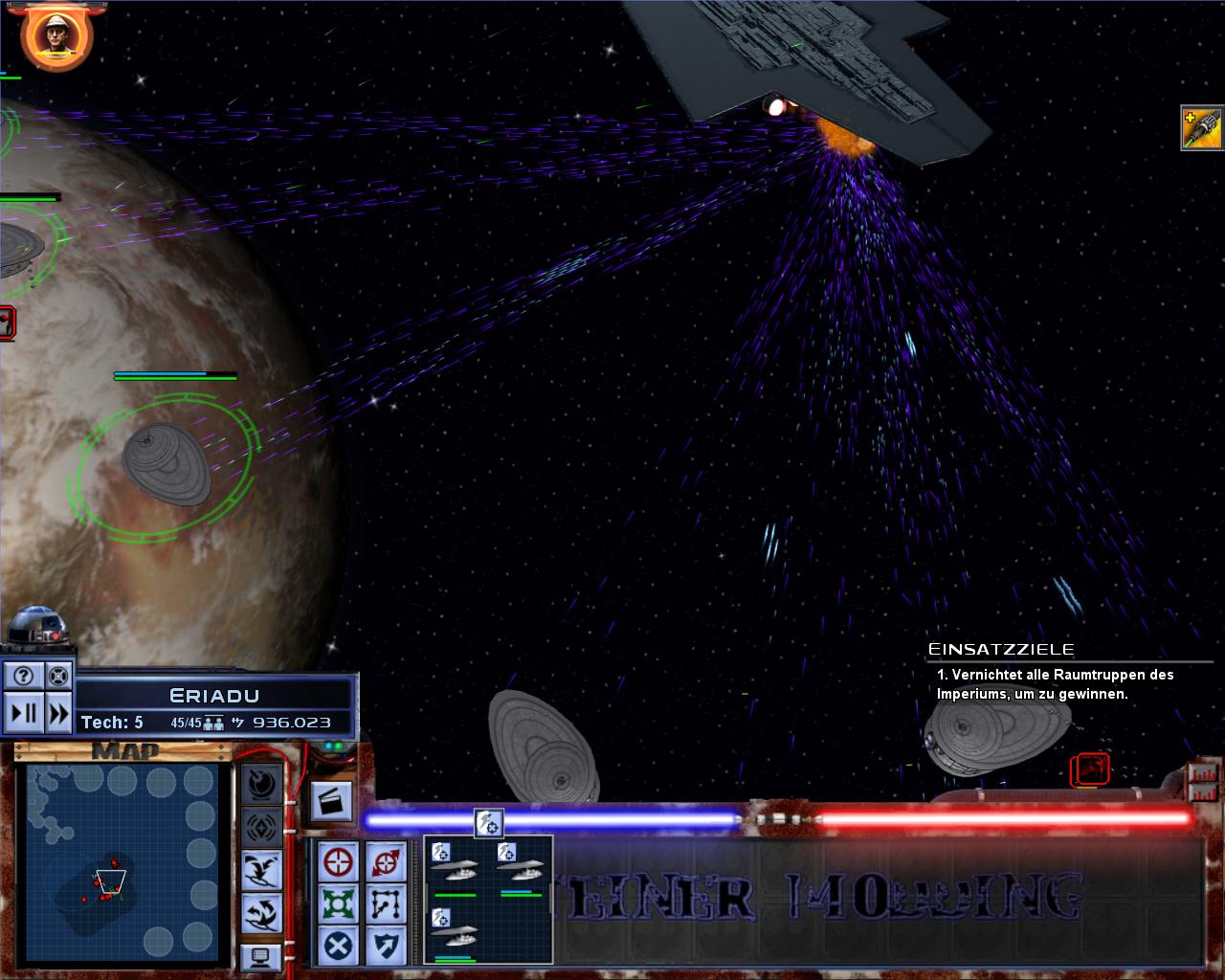Choose the waypoint path command
The image size is (1225, 980).
[x=385, y=904]
